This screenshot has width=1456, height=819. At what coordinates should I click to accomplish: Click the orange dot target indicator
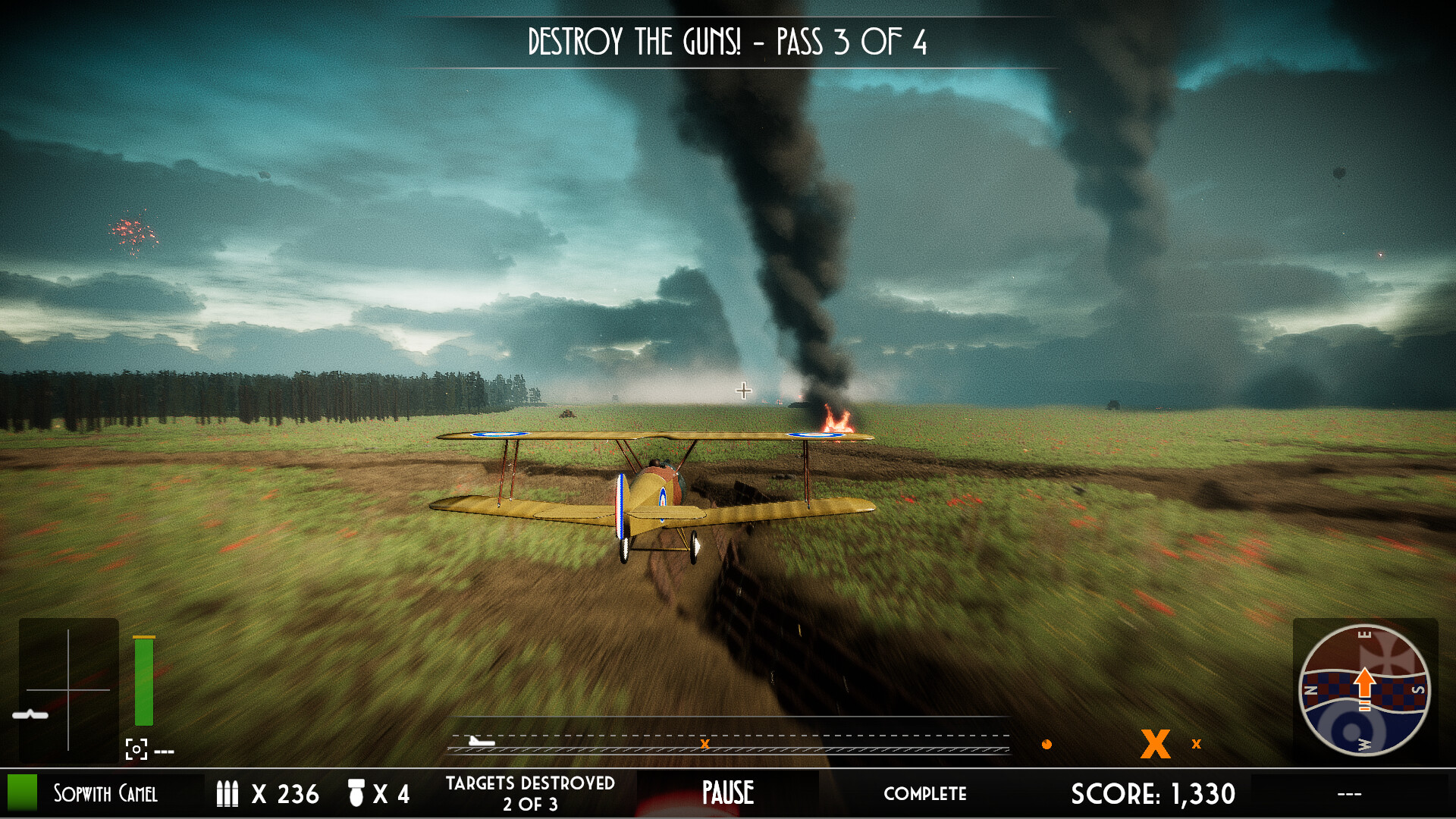click(x=1047, y=745)
